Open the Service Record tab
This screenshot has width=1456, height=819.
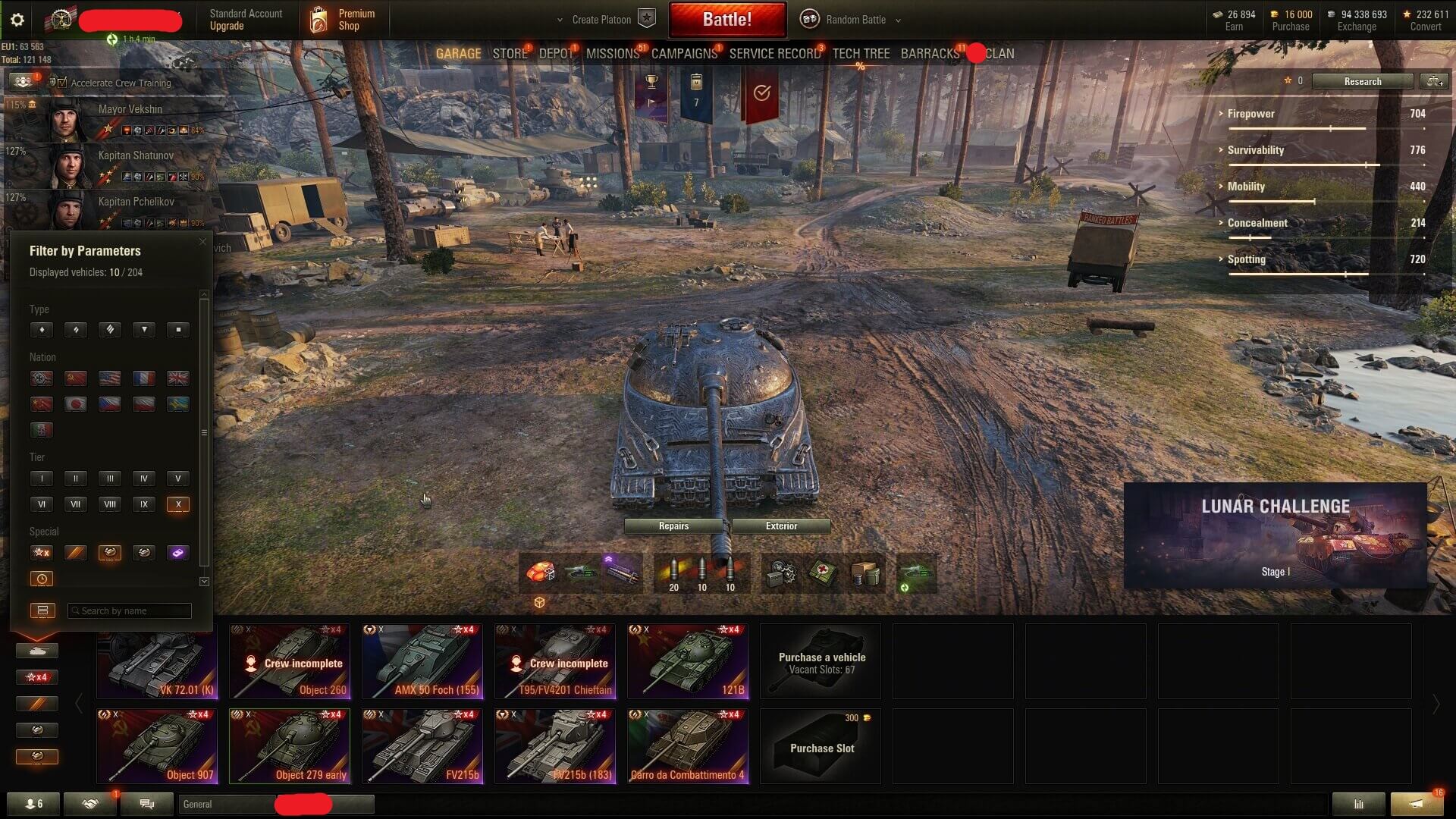[x=774, y=54]
